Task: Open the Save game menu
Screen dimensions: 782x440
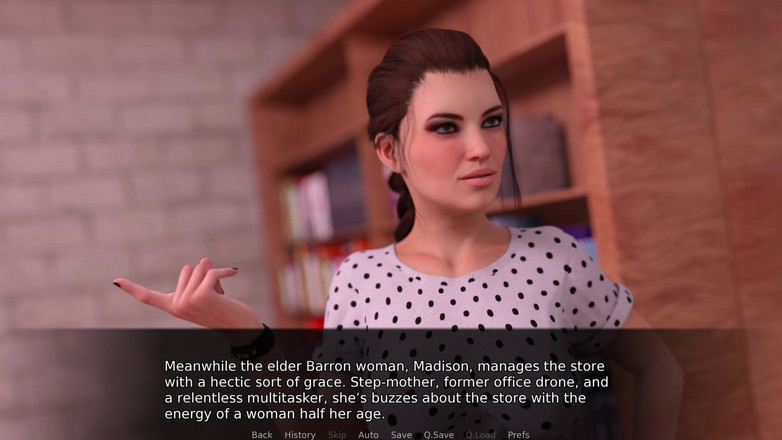Action: pyautogui.click(x=401, y=435)
